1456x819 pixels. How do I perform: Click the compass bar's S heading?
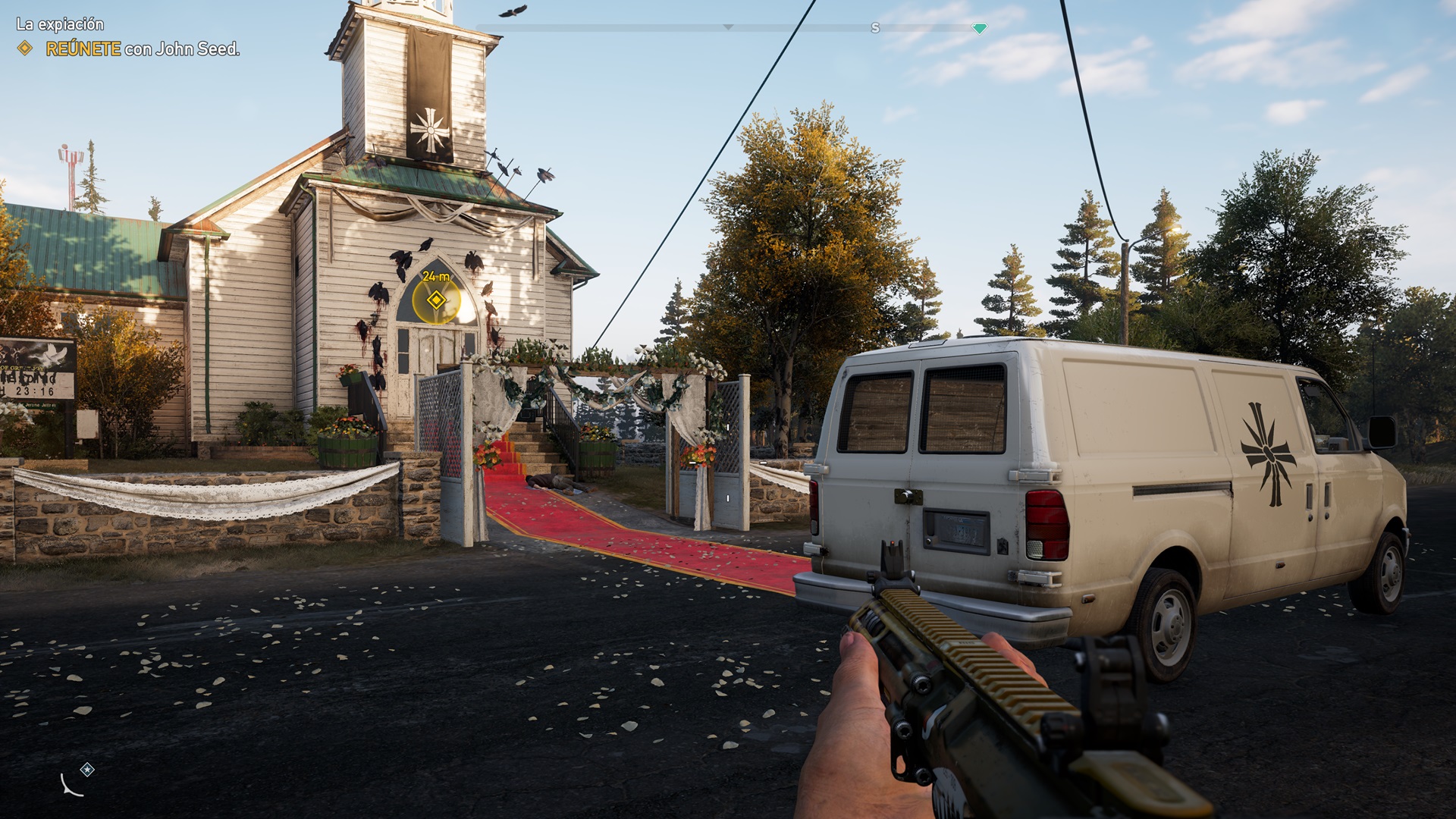tap(875, 28)
